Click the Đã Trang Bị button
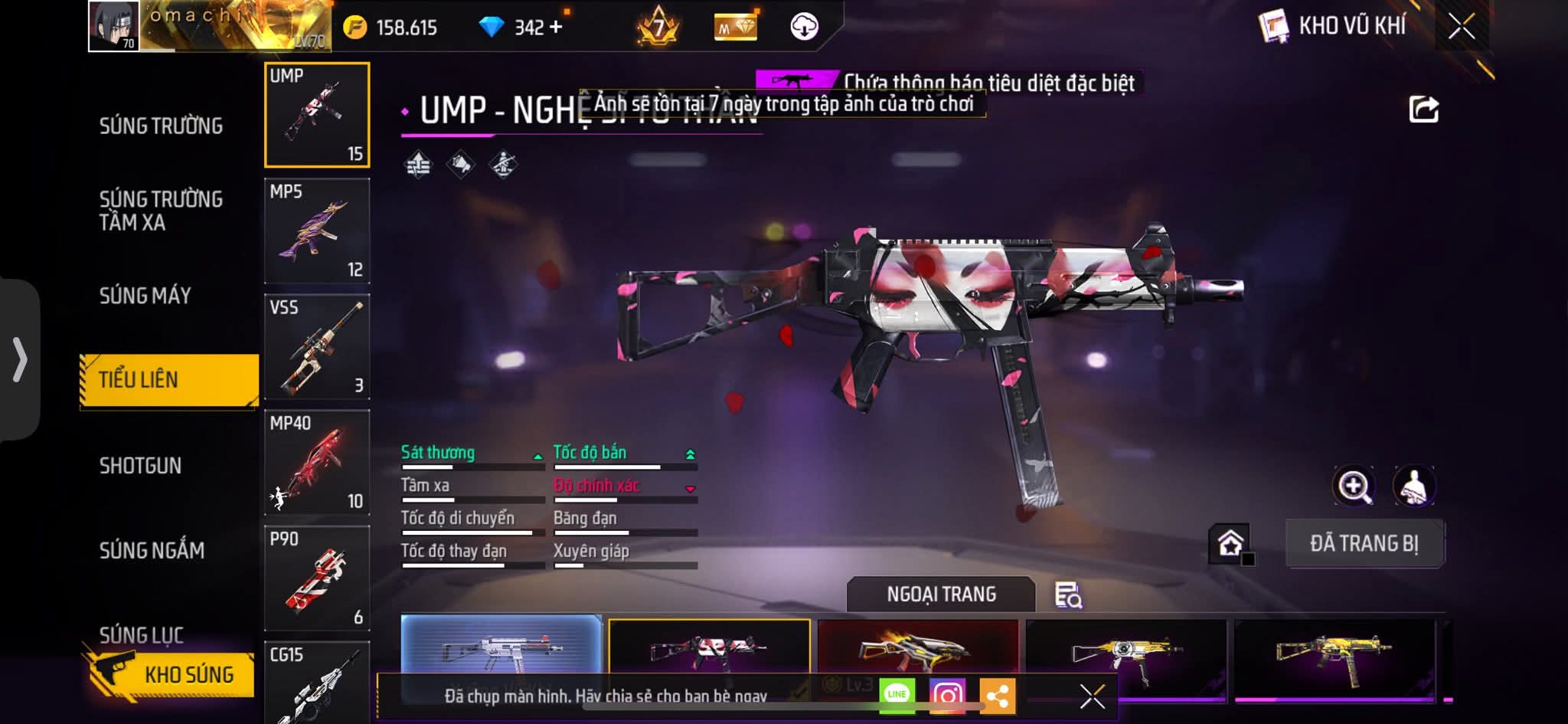 click(1364, 543)
